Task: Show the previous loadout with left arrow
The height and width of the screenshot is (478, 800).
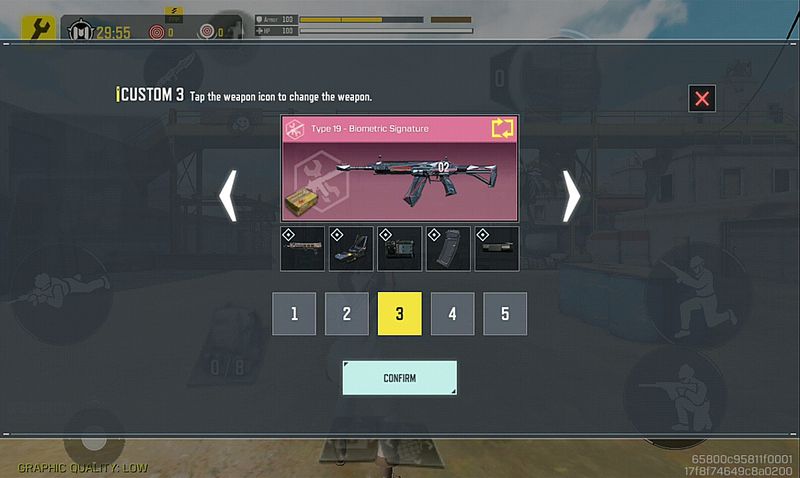Action: 229,195
